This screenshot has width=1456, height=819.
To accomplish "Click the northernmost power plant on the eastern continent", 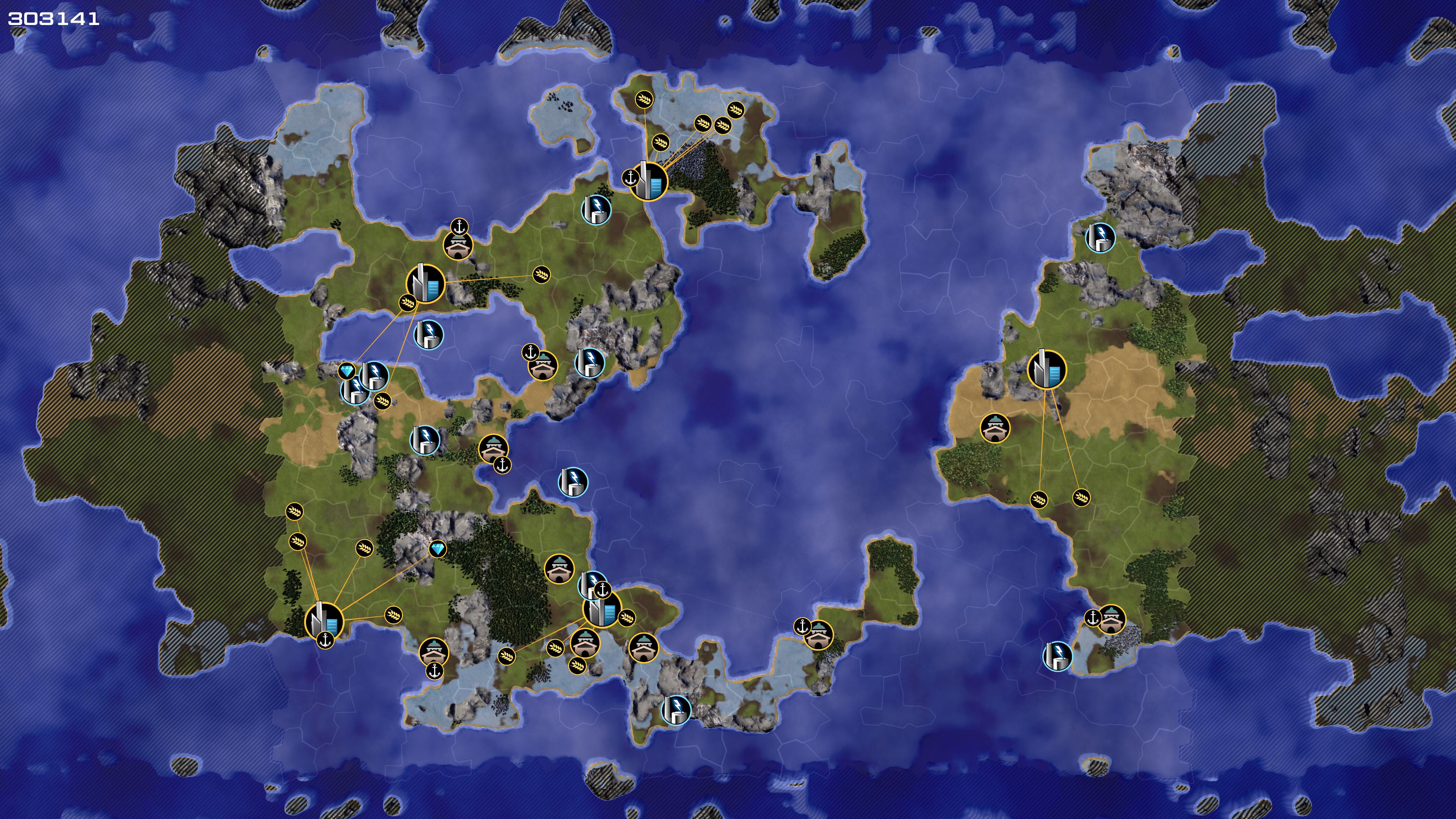I will [x=1100, y=237].
